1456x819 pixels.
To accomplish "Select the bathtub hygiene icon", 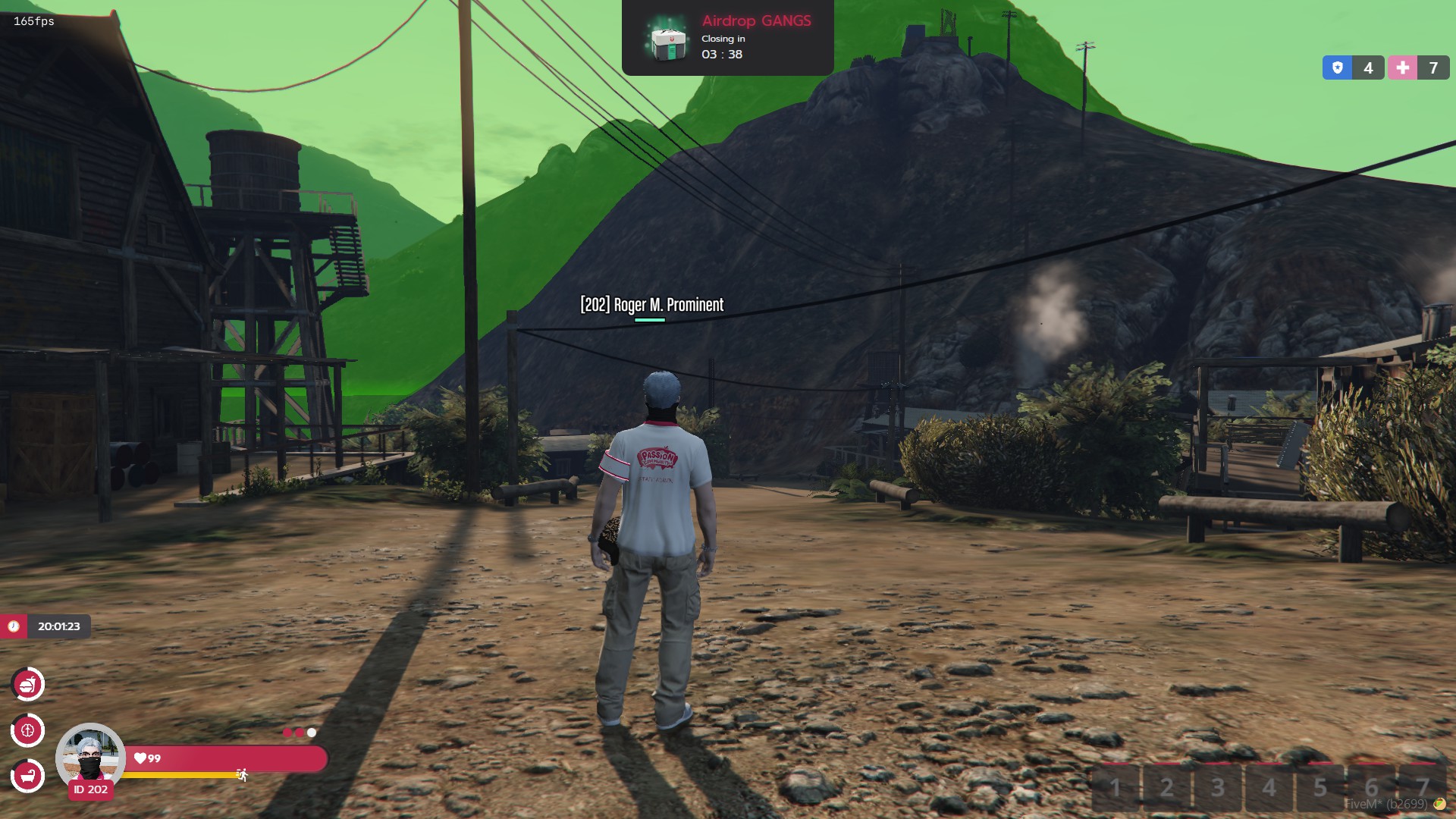I will [x=28, y=776].
